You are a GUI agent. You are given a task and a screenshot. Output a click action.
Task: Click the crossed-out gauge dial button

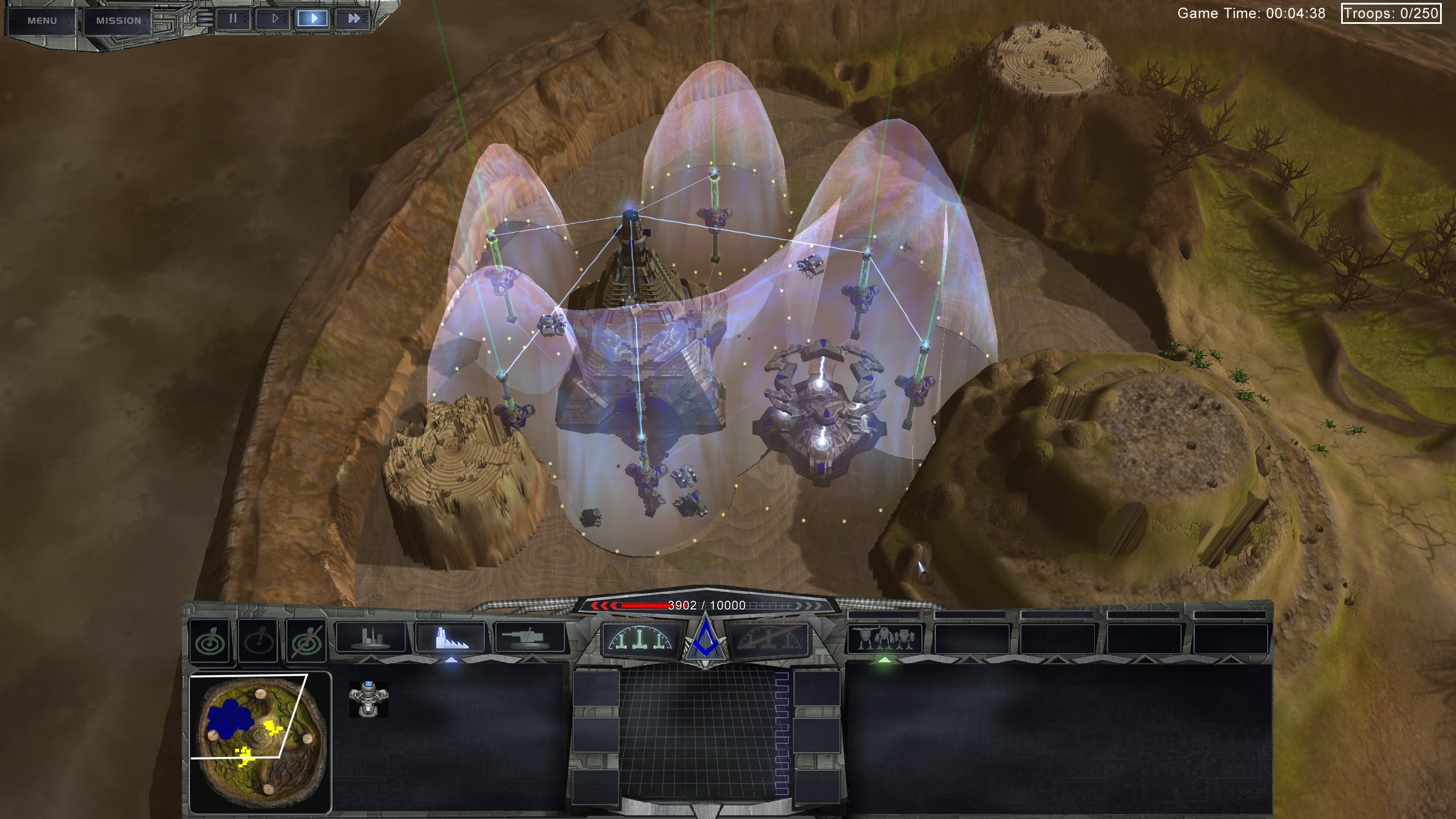767,638
